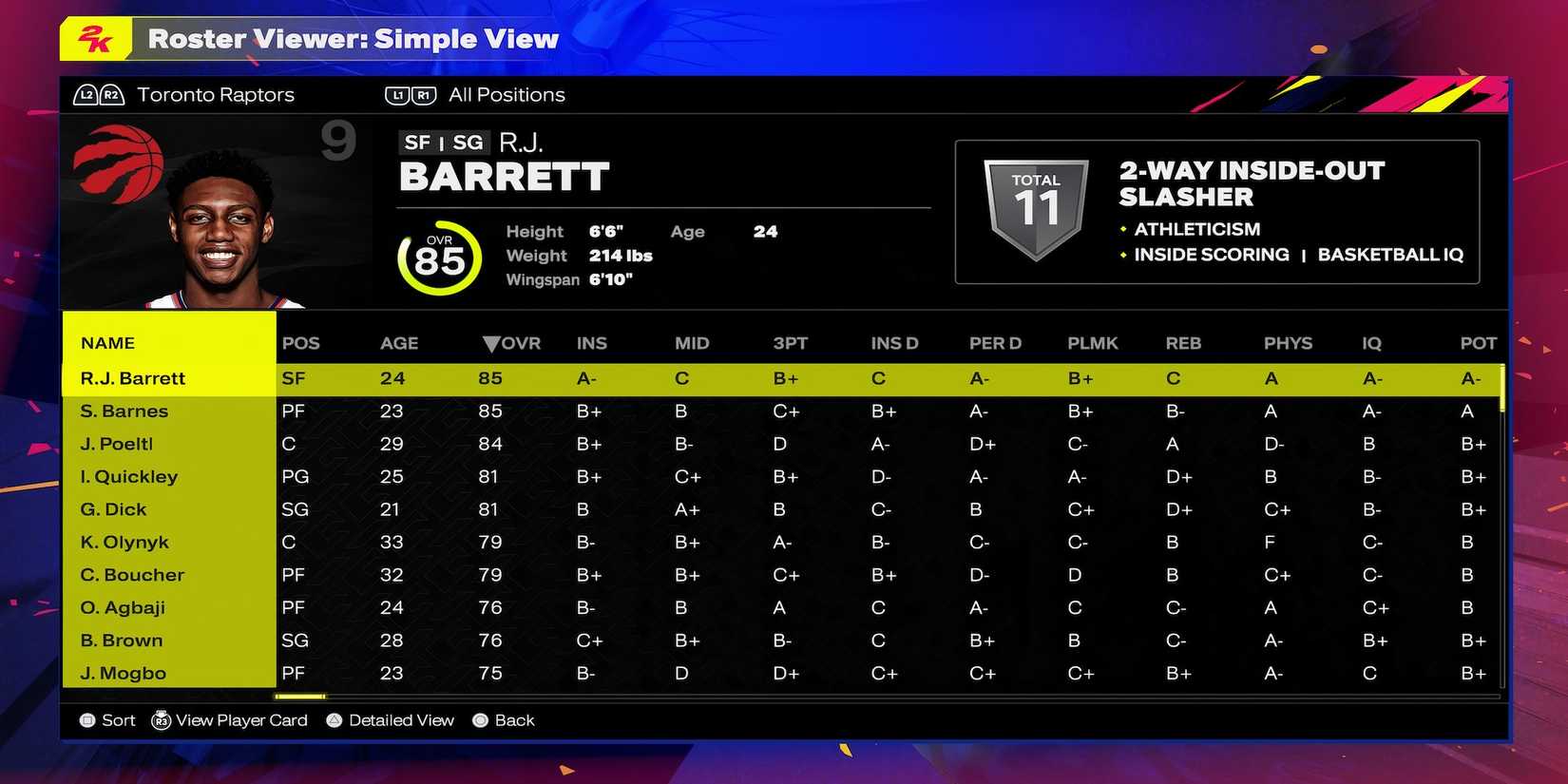Open the Toronto Raptors team selector
Screen dimensions: 1568x784
pyautogui.click(x=215, y=94)
